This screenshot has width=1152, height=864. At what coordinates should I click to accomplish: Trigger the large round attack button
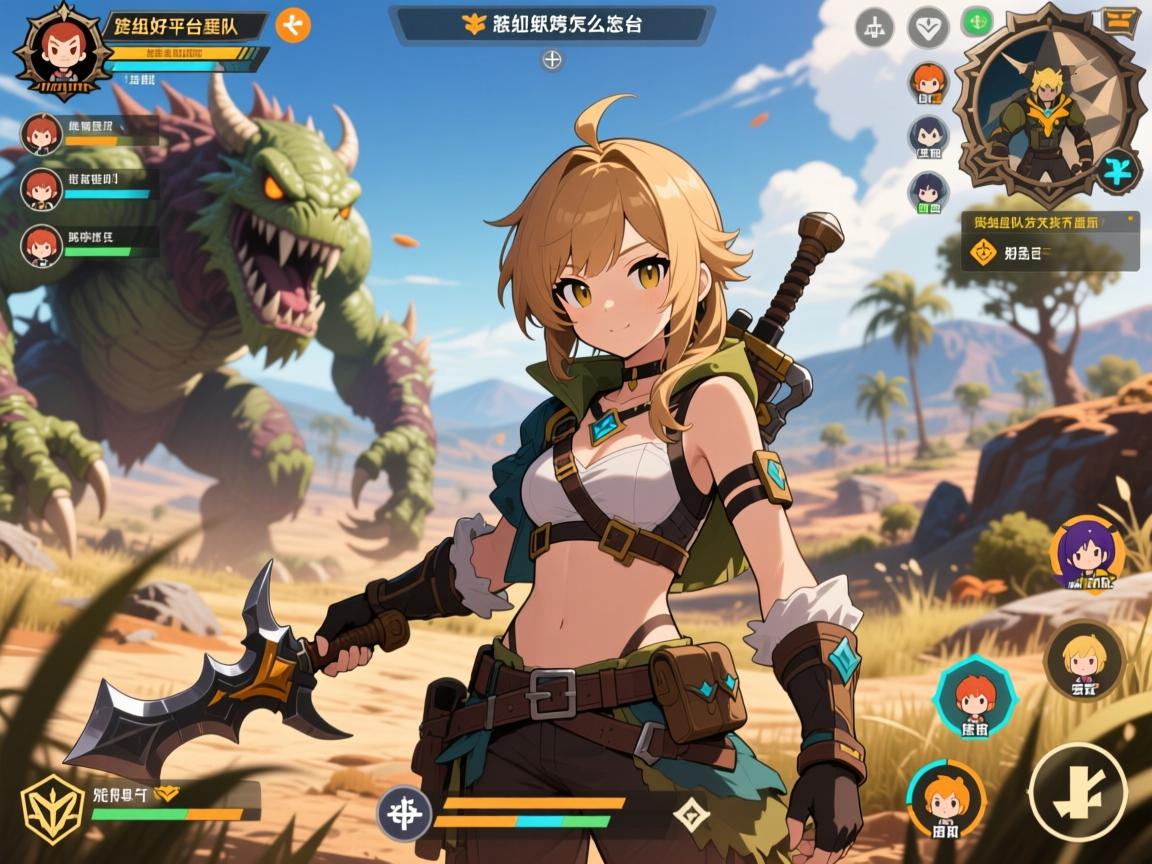pyautogui.click(x=1079, y=792)
